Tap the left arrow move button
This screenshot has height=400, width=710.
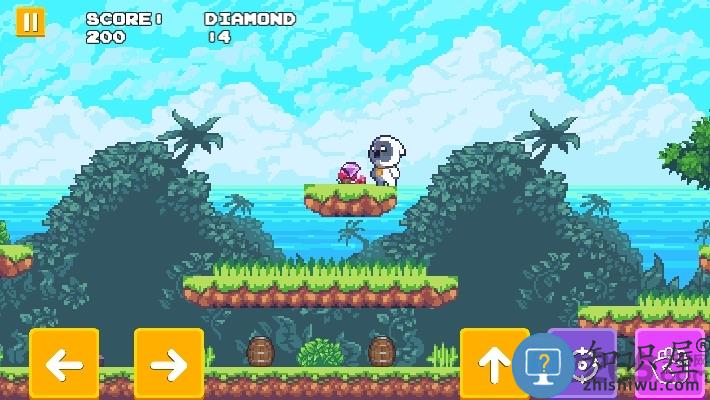[64, 364]
